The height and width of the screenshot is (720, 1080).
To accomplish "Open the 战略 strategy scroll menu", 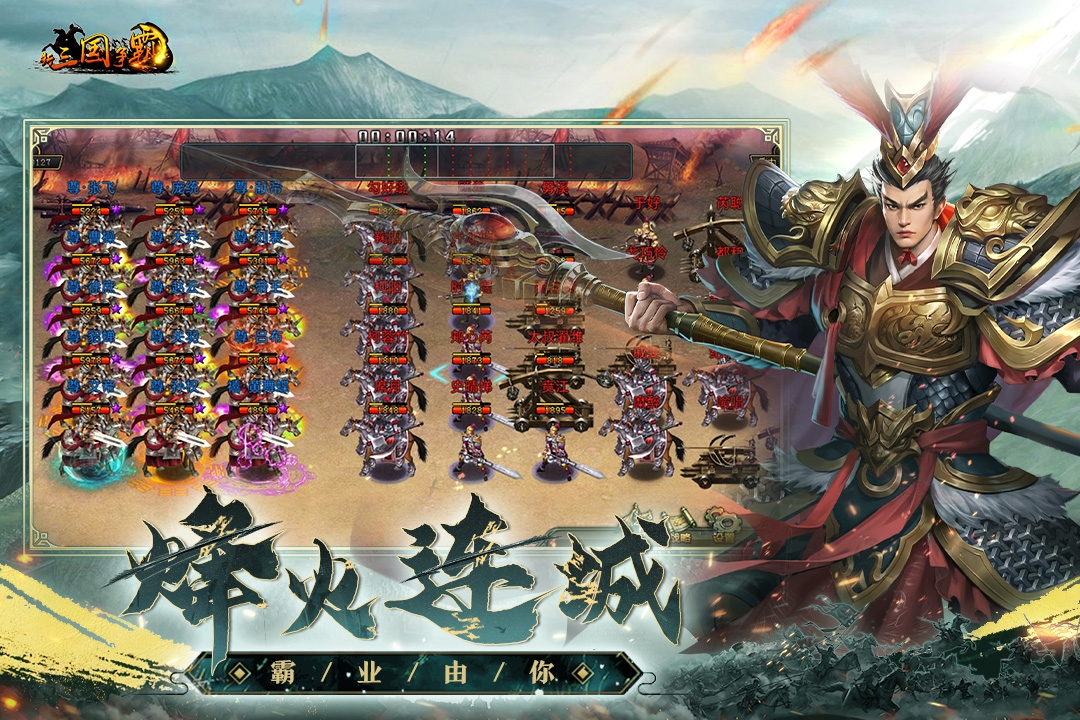I will pyautogui.click(x=682, y=527).
